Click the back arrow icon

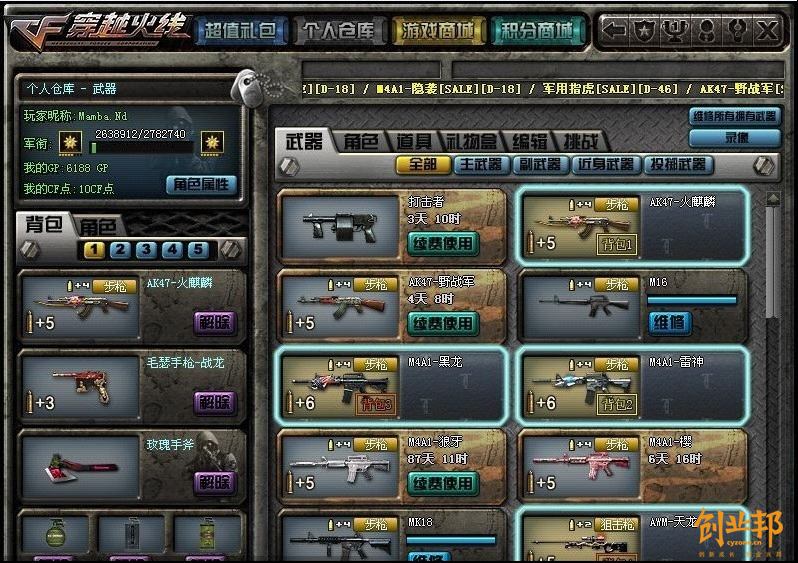[614, 30]
